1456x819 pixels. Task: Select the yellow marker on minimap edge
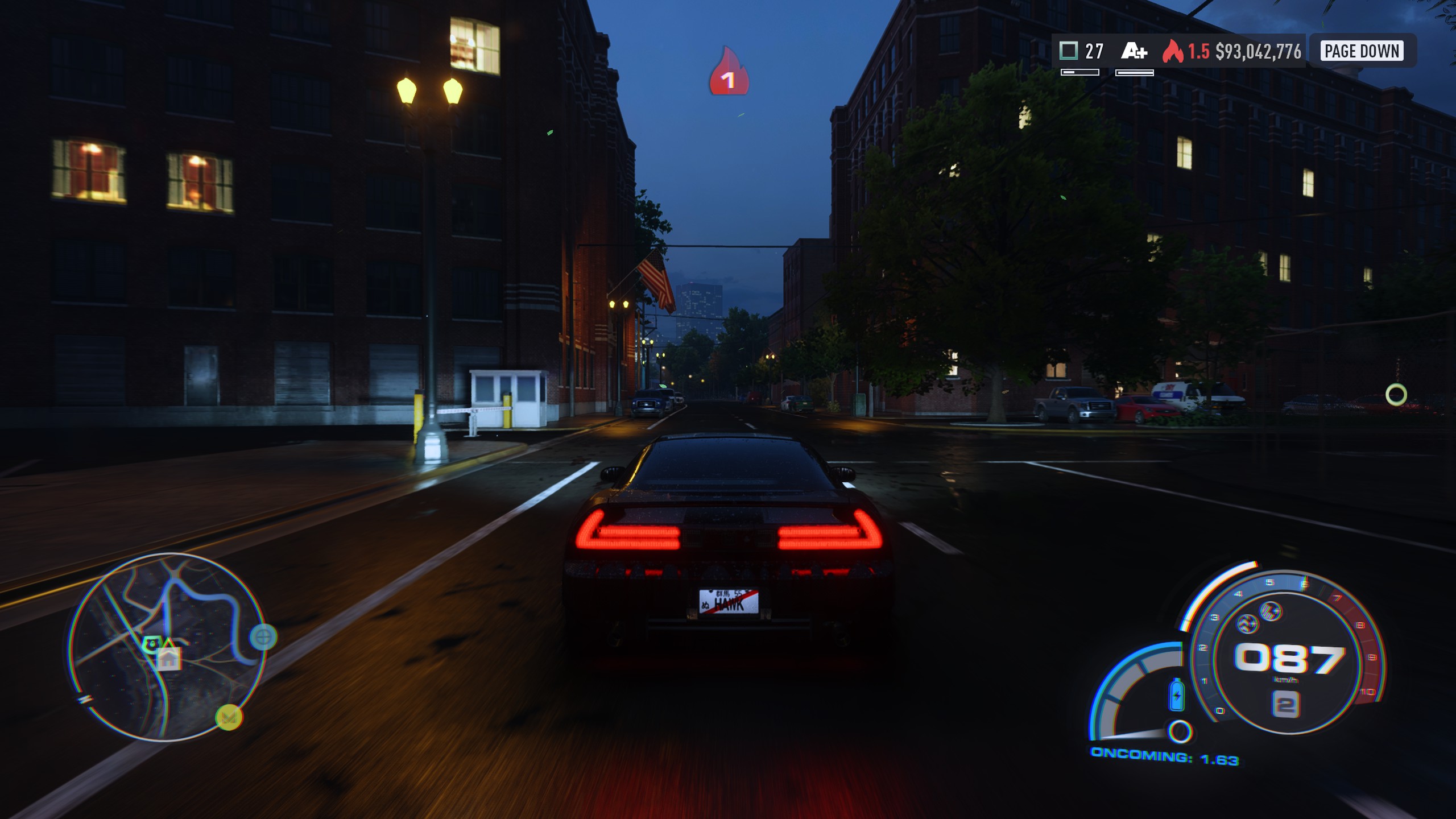coord(229,717)
